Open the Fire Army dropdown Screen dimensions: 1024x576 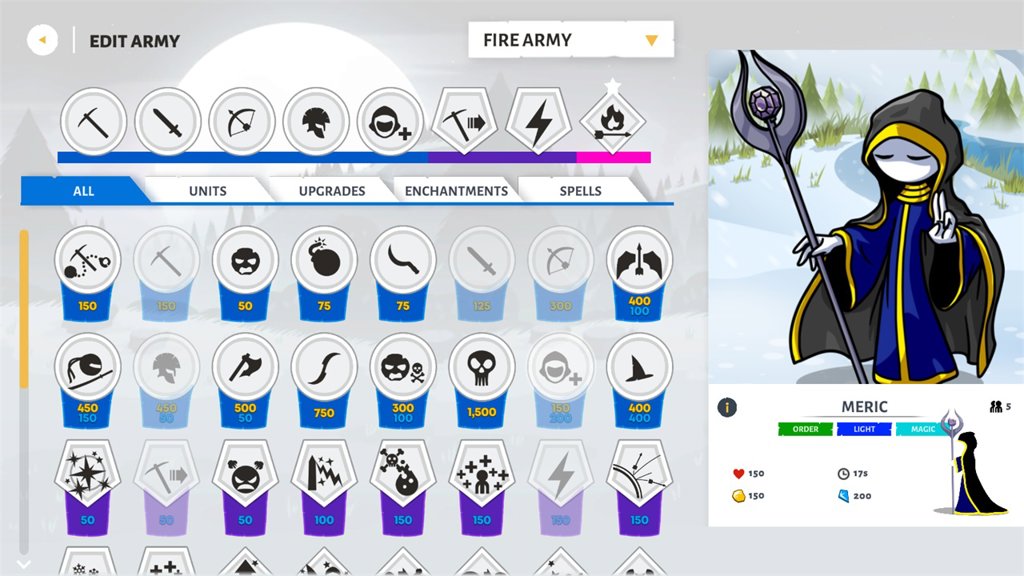tap(571, 40)
